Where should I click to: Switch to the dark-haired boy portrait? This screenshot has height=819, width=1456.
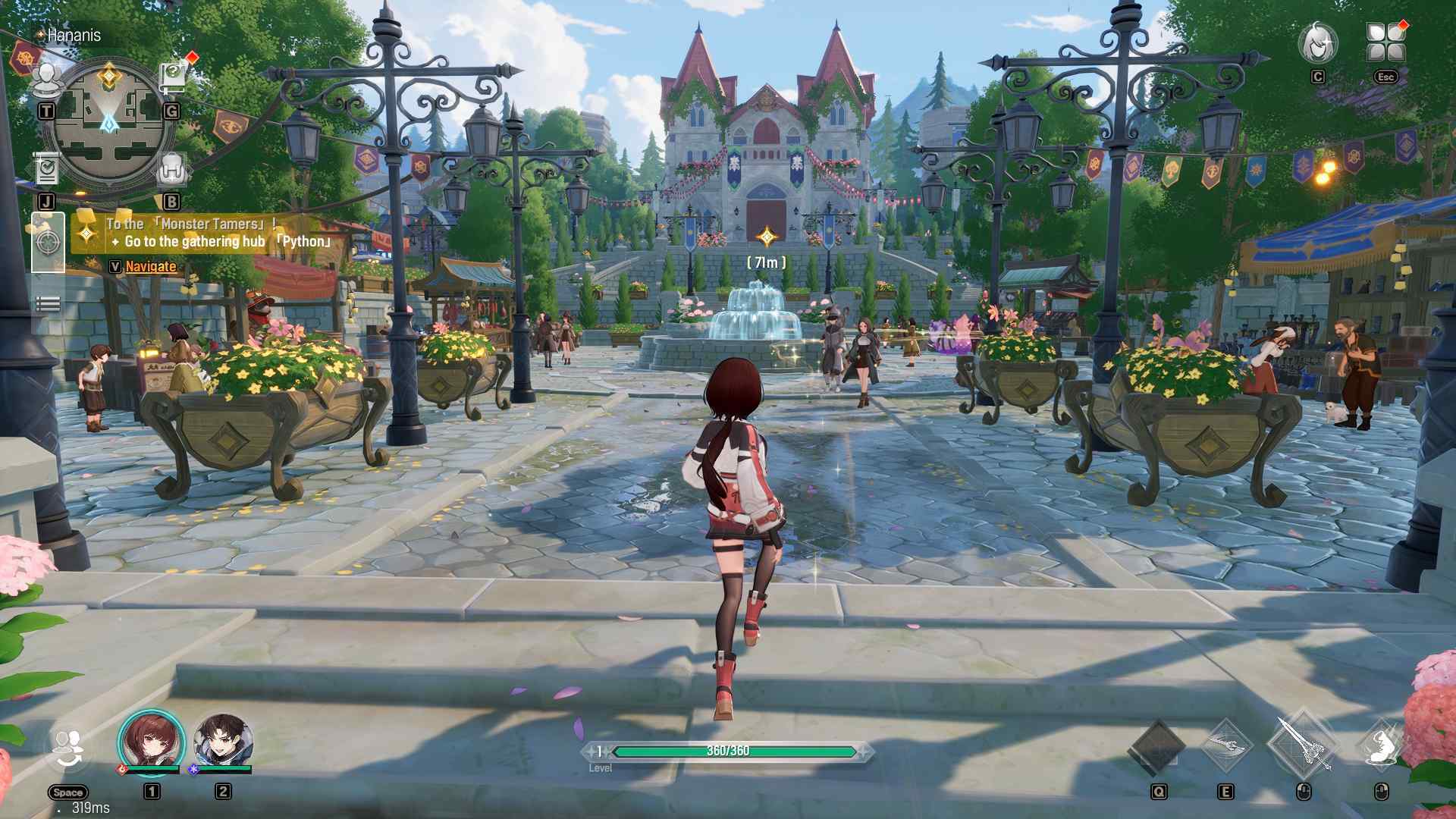(222, 741)
